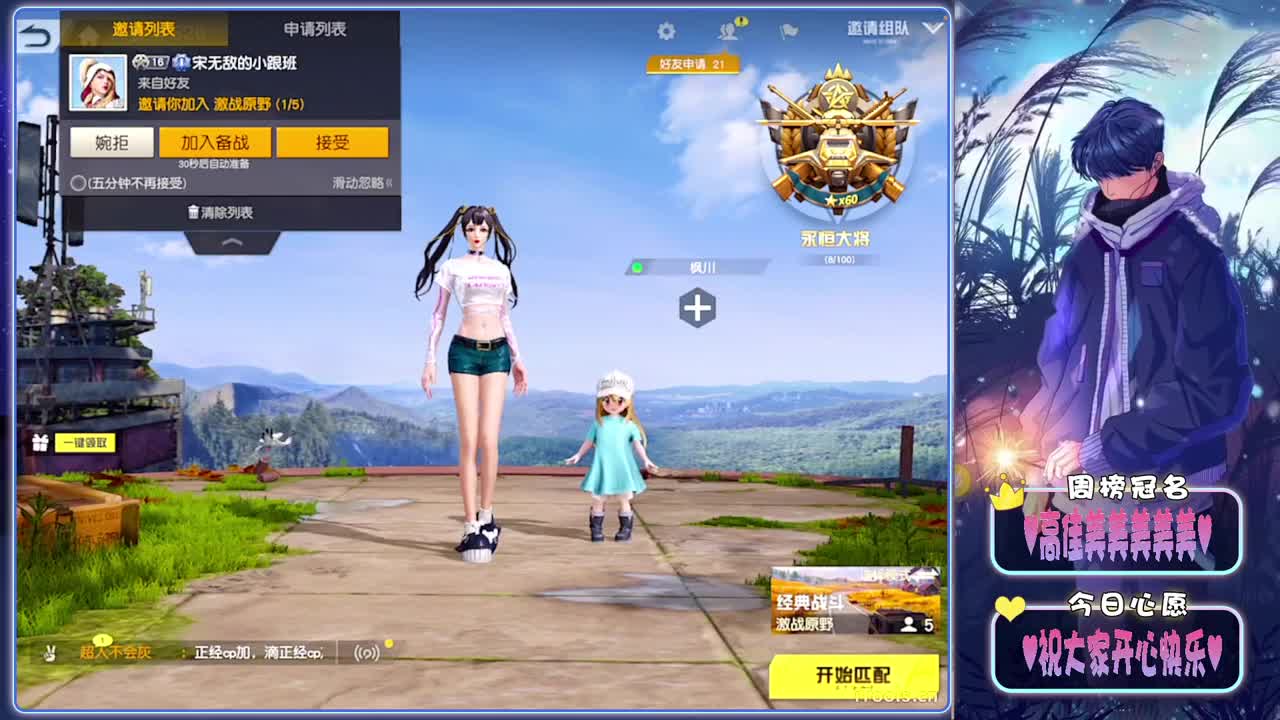This screenshot has width=1280, height=720.
Task: Accept the invite with 接受 button
Action: coord(332,143)
